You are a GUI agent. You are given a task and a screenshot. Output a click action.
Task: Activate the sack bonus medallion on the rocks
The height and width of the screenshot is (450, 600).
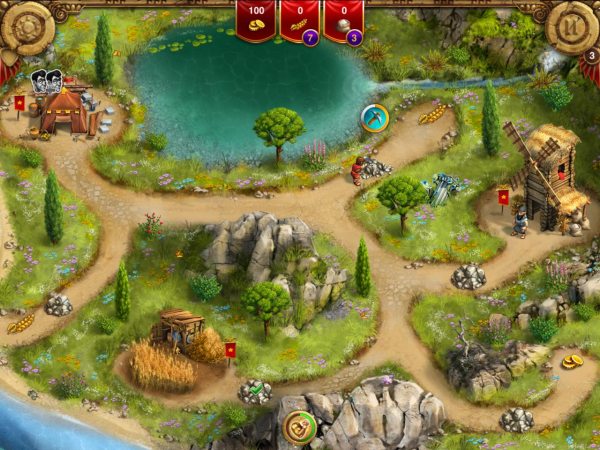[299, 425]
